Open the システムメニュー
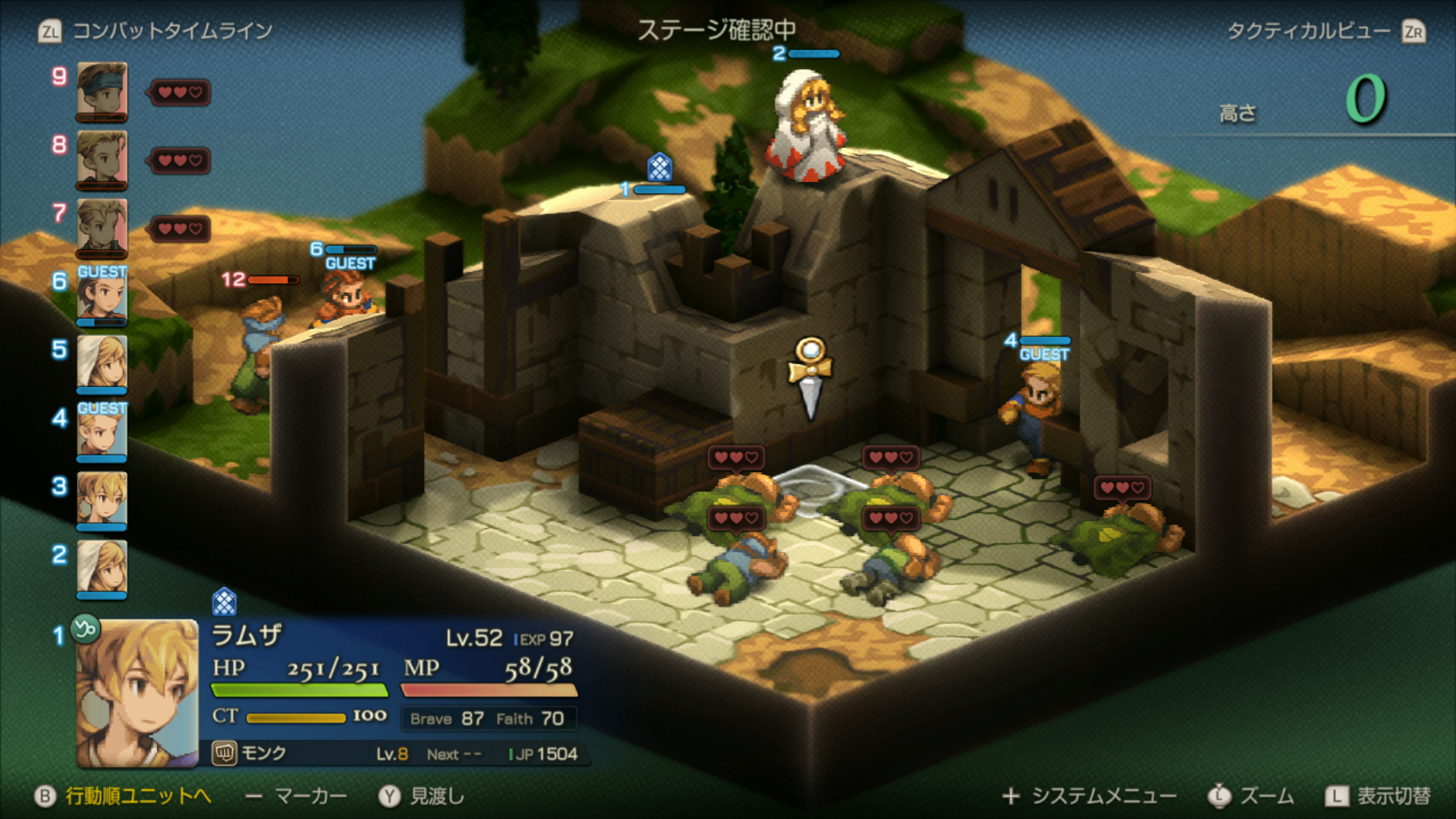The image size is (1456, 819). pos(1103,795)
